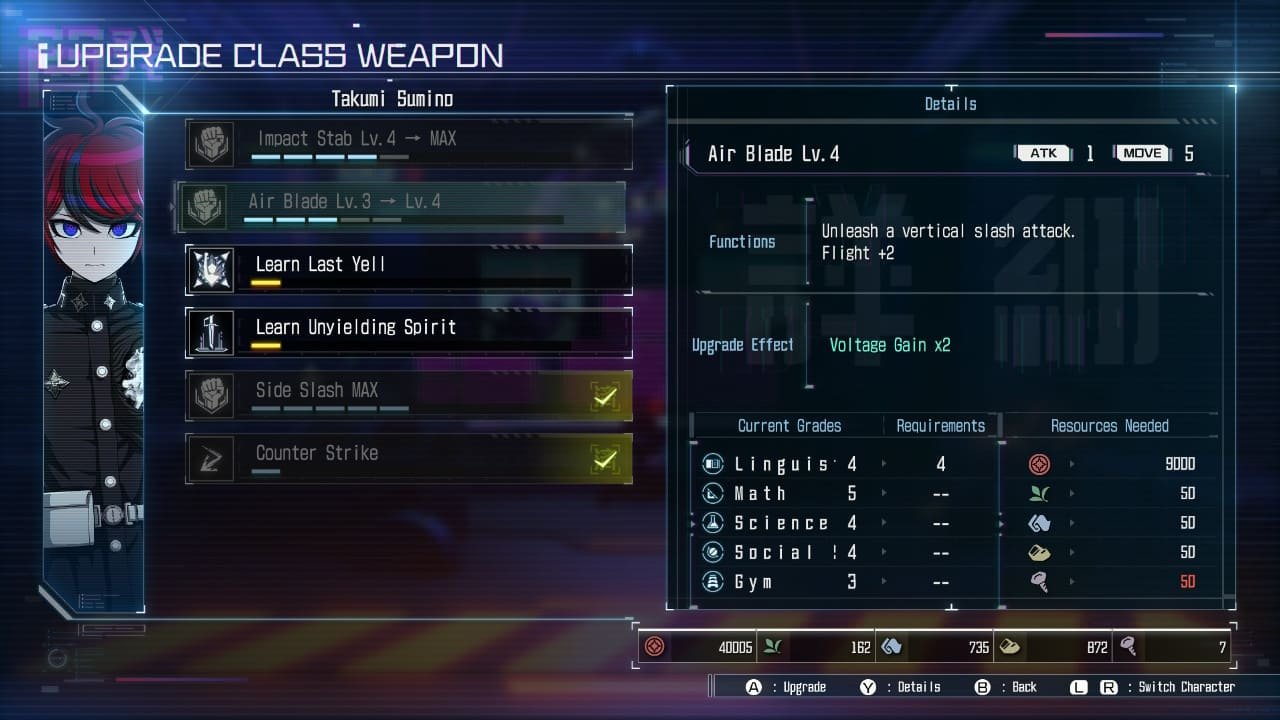Viewport: 1280px width, 720px height.
Task: Select the Social Studies subject icon
Action: point(714,552)
